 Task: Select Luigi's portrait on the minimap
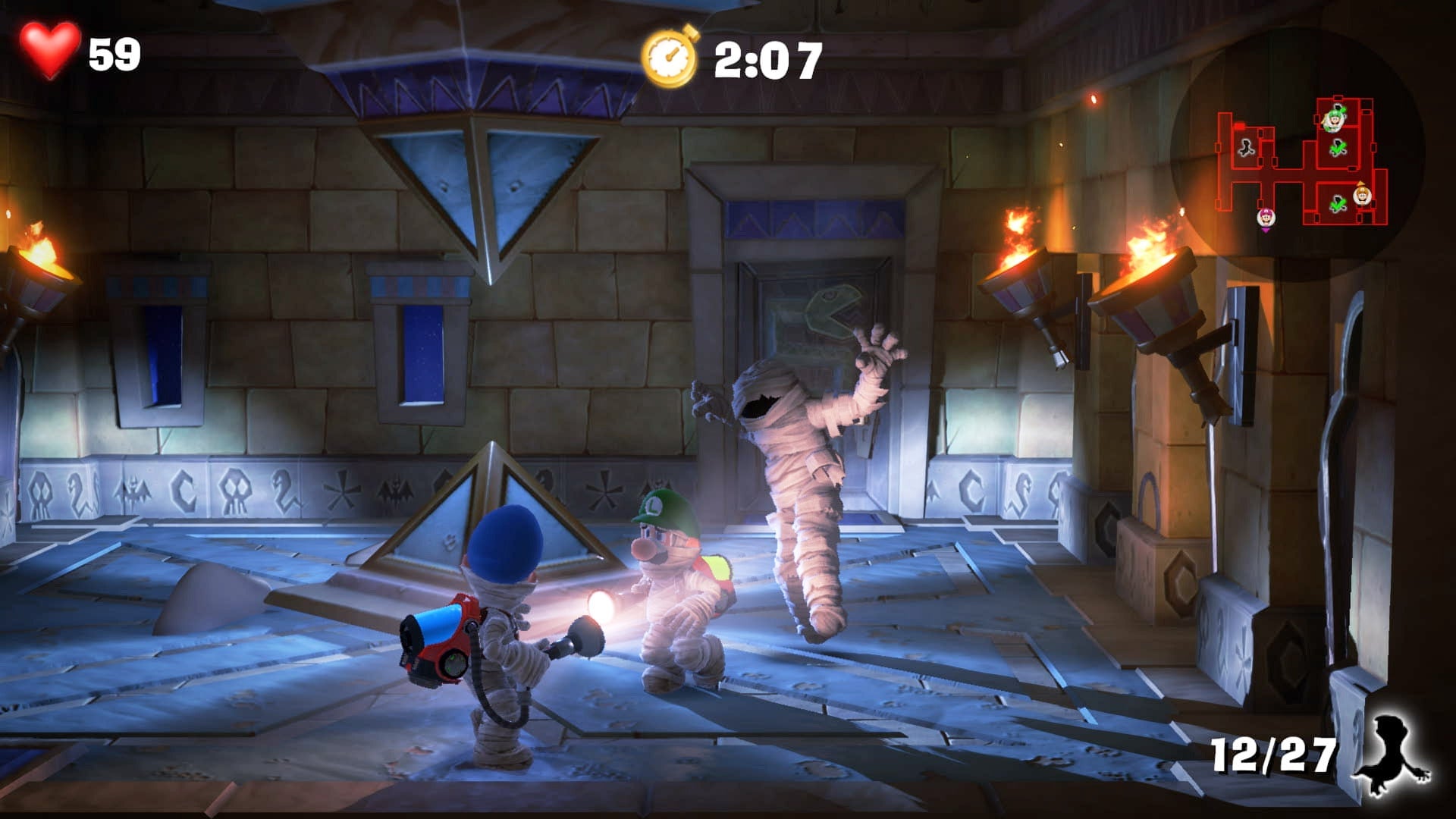click(x=1335, y=121)
